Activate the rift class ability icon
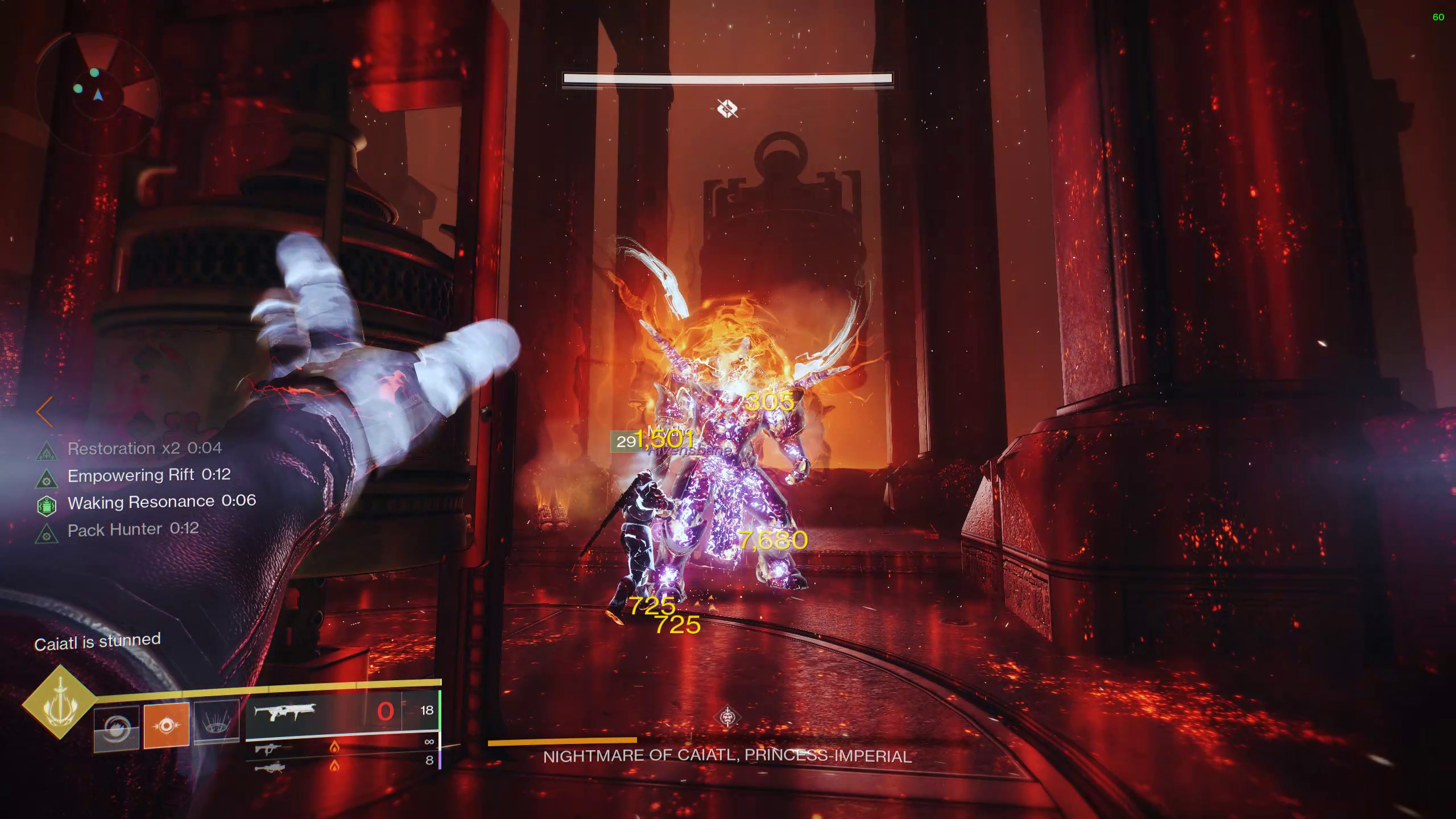Viewport: 1456px width, 819px height. tap(216, 722)
